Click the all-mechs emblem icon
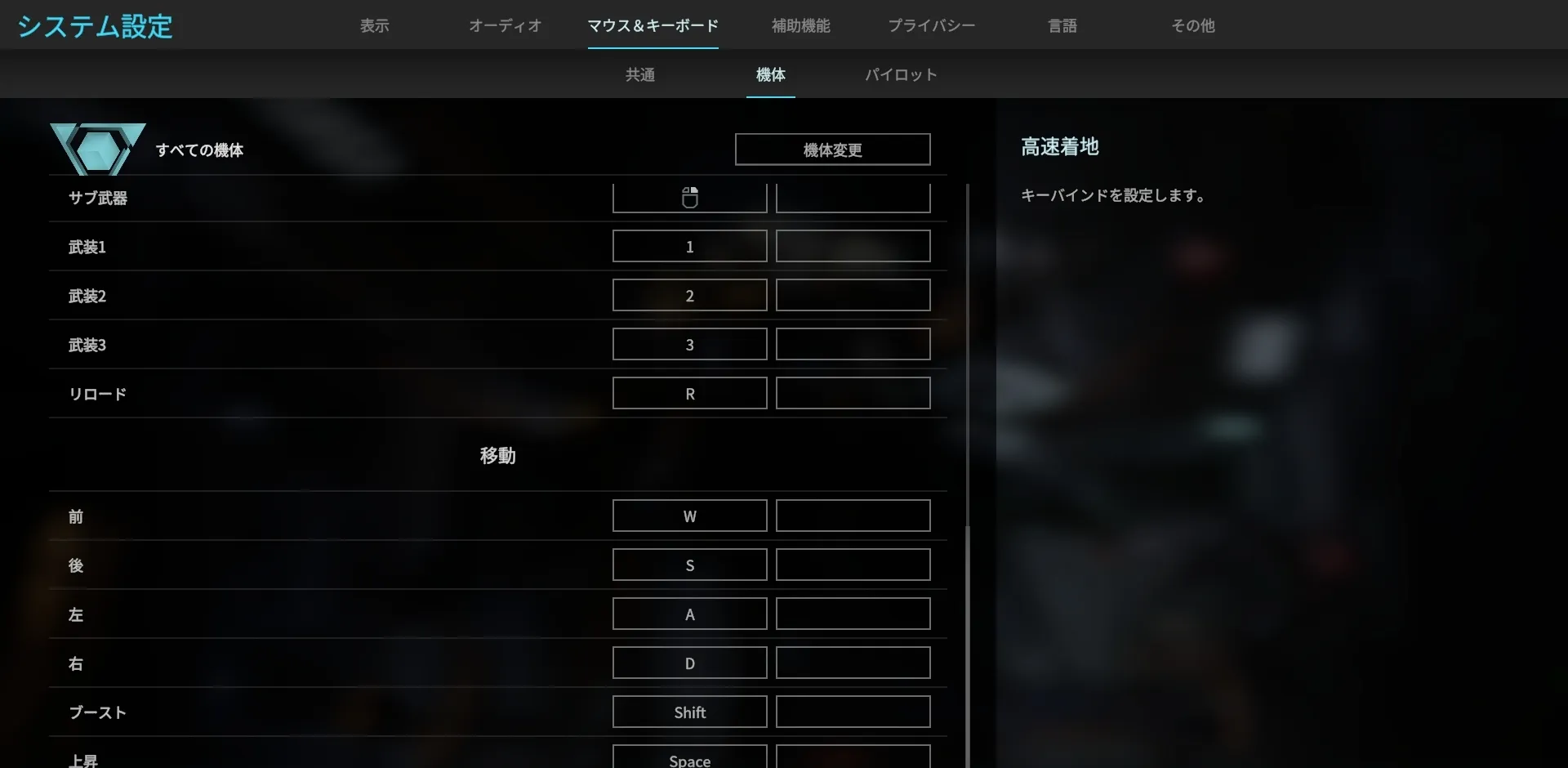The width and height of the screenshot is (1568, 768). 97,149
